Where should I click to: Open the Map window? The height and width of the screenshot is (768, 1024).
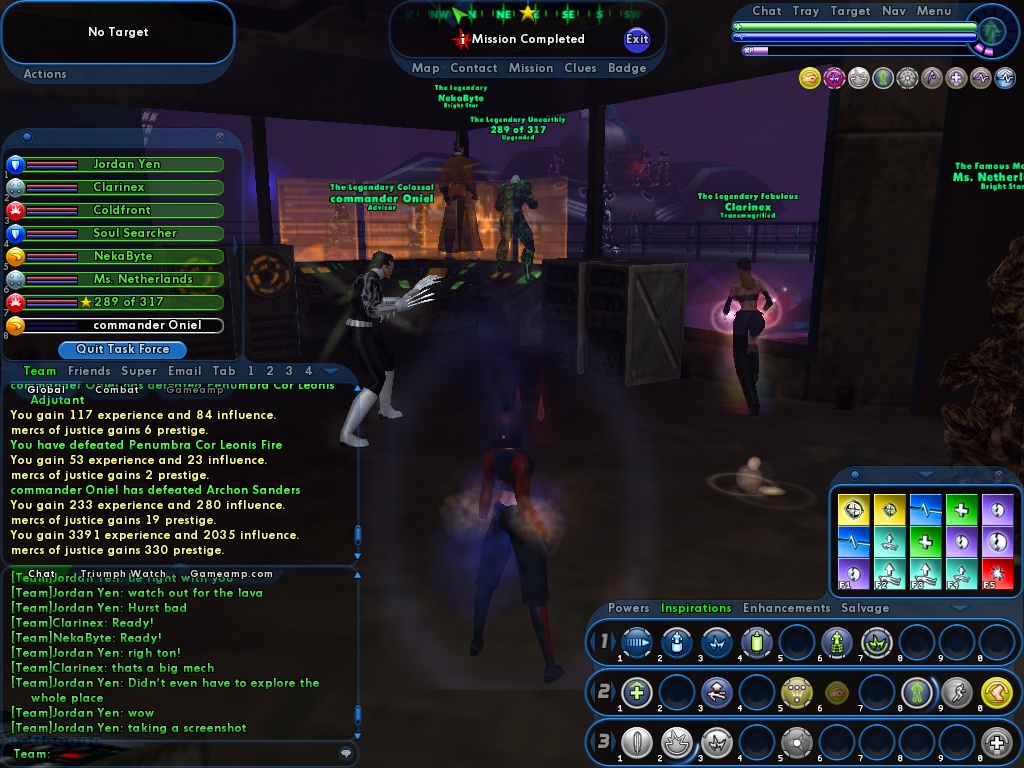tap(425, 68)
